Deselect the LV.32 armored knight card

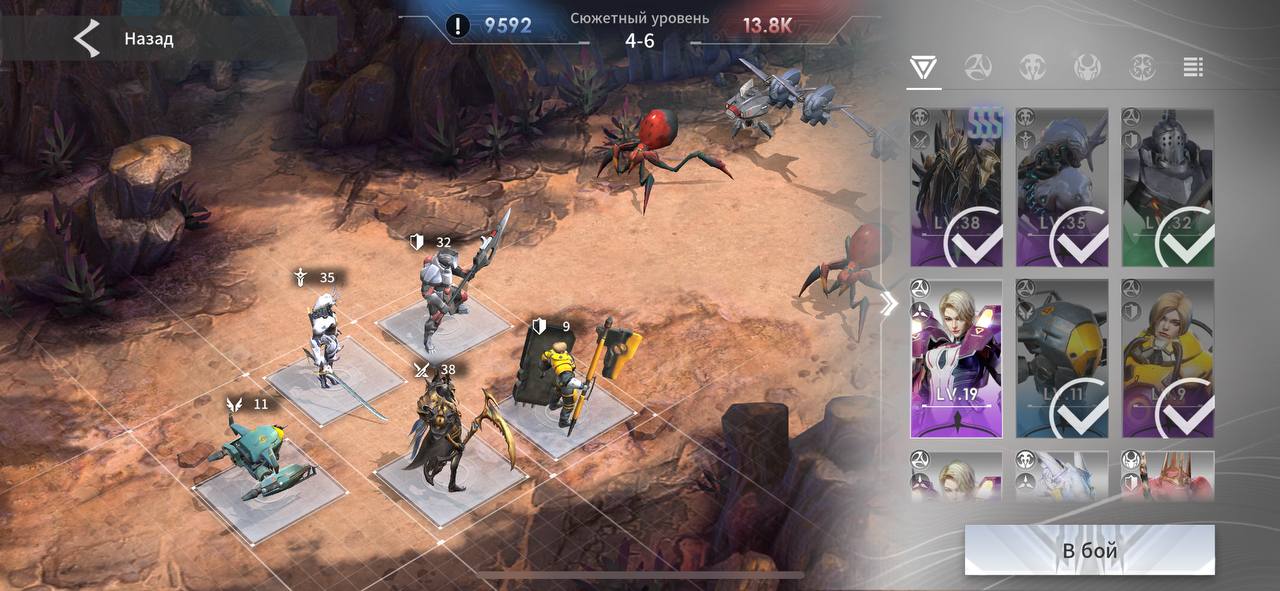1168,188
